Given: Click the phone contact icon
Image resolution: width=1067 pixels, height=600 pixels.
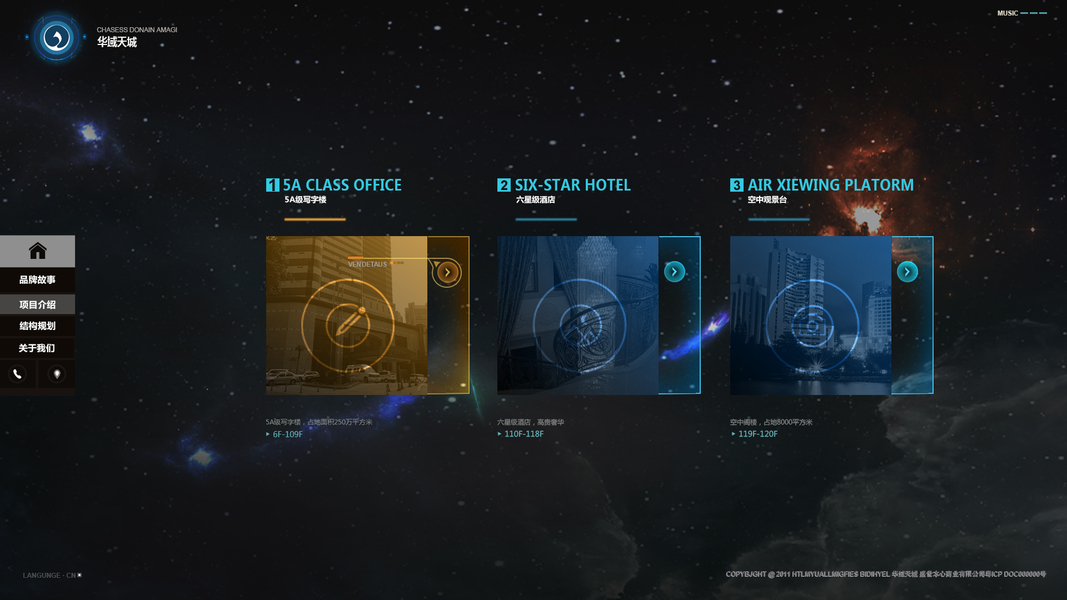Looking at the screenshot, I should click(x=17, y=374).
